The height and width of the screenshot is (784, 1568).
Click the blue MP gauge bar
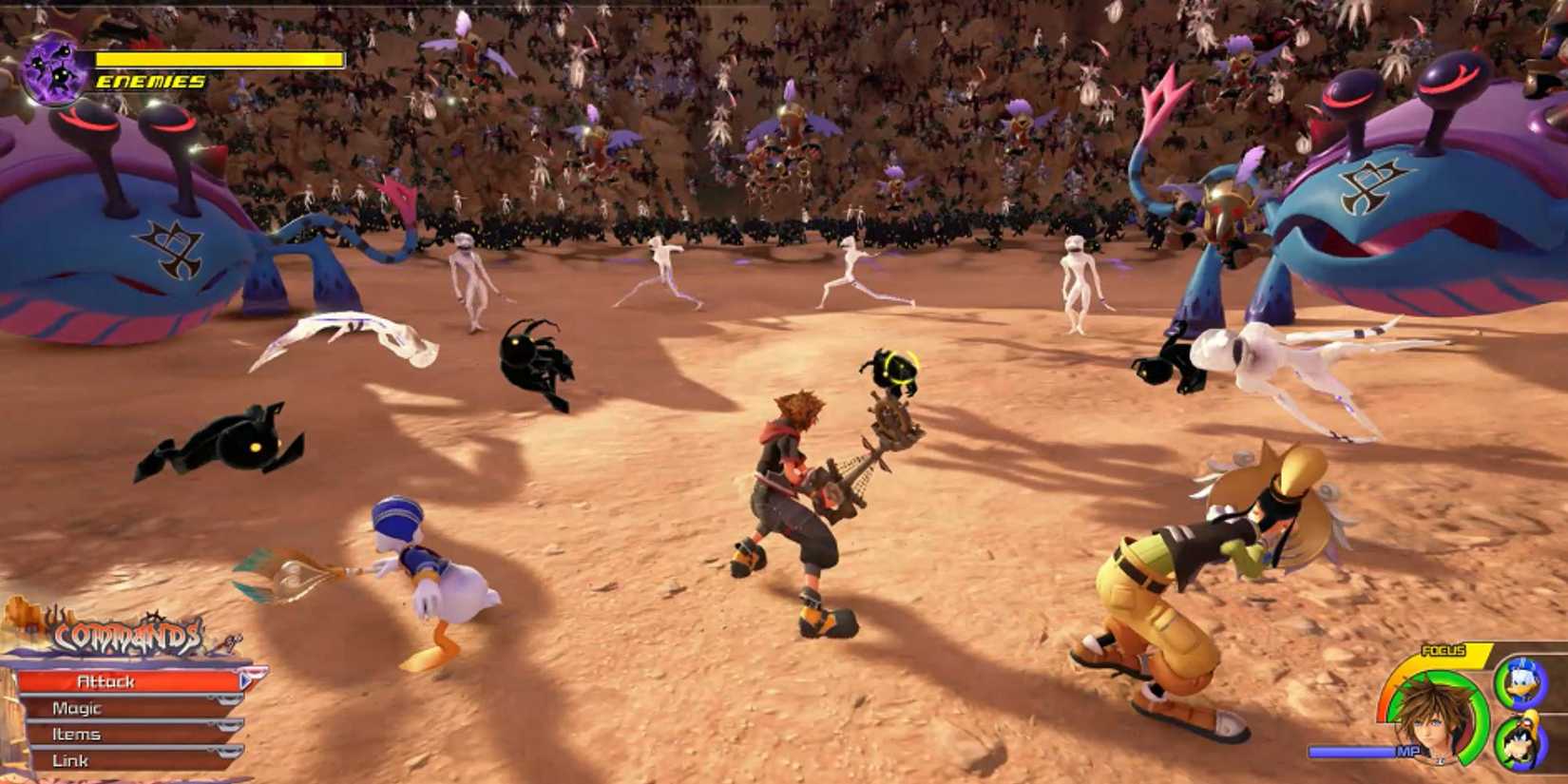pos(1353,751)
